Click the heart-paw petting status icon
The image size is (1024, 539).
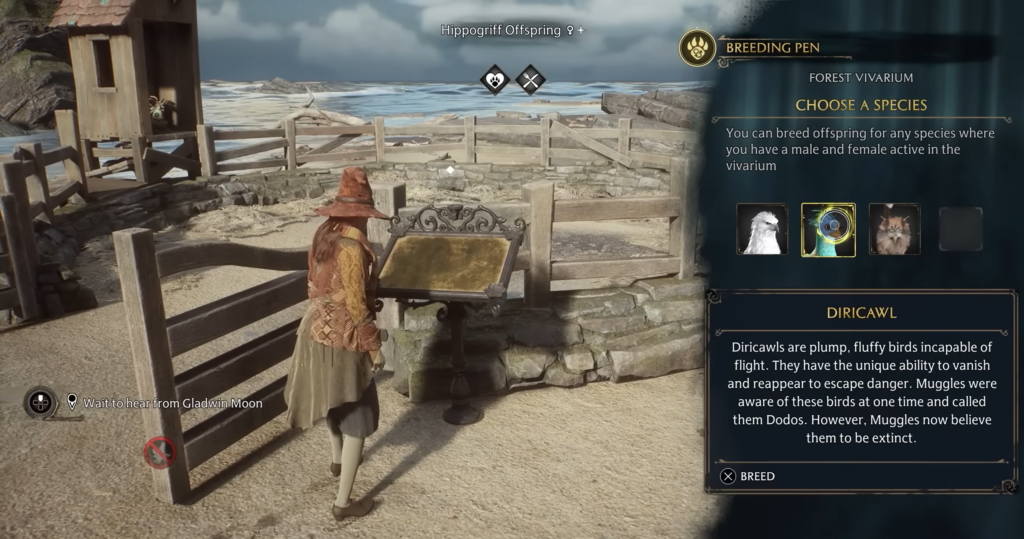point(495,79)
